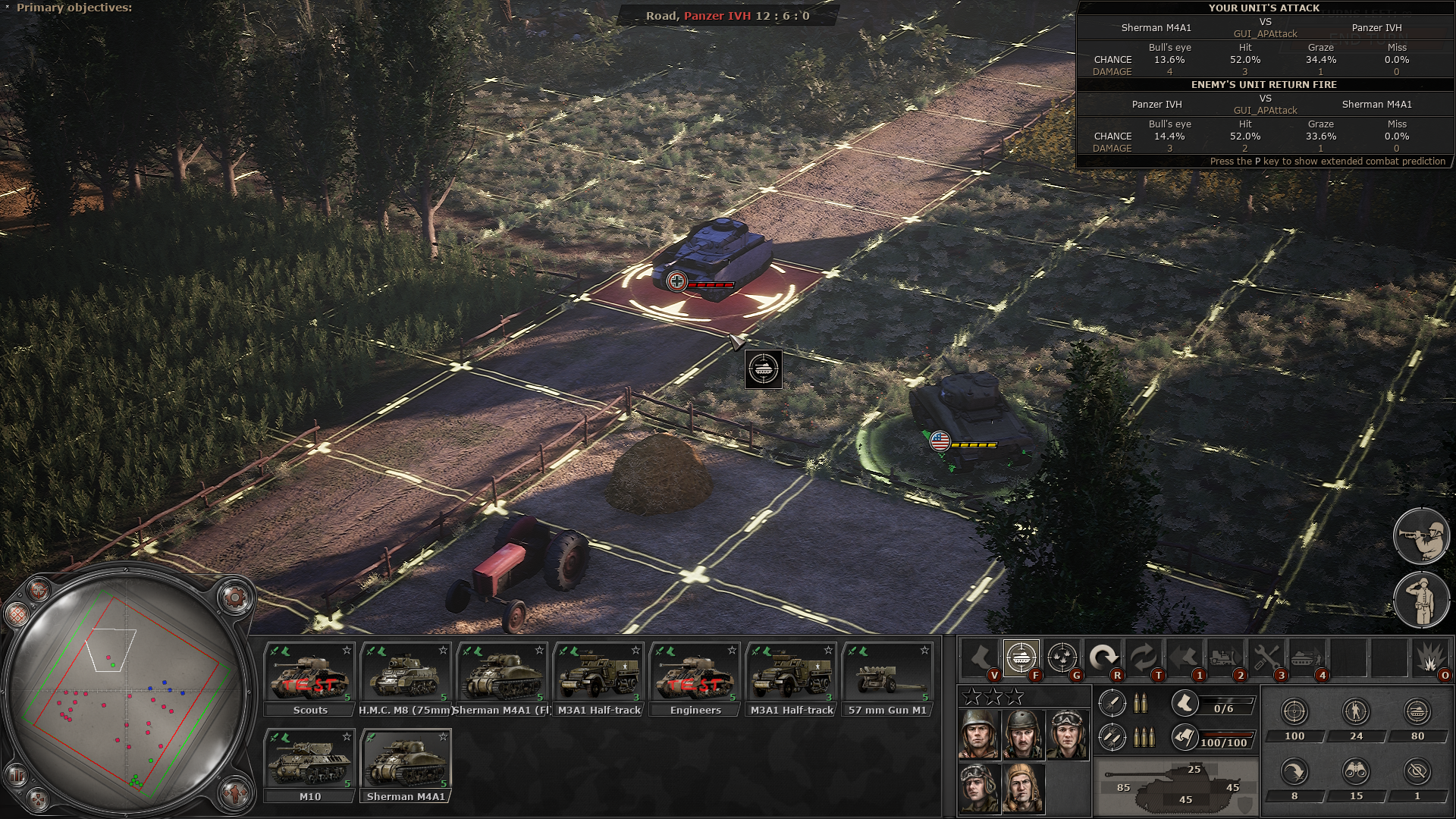
Task: Select the 57 mm Gun M1 card
Action: pos(887,679)
